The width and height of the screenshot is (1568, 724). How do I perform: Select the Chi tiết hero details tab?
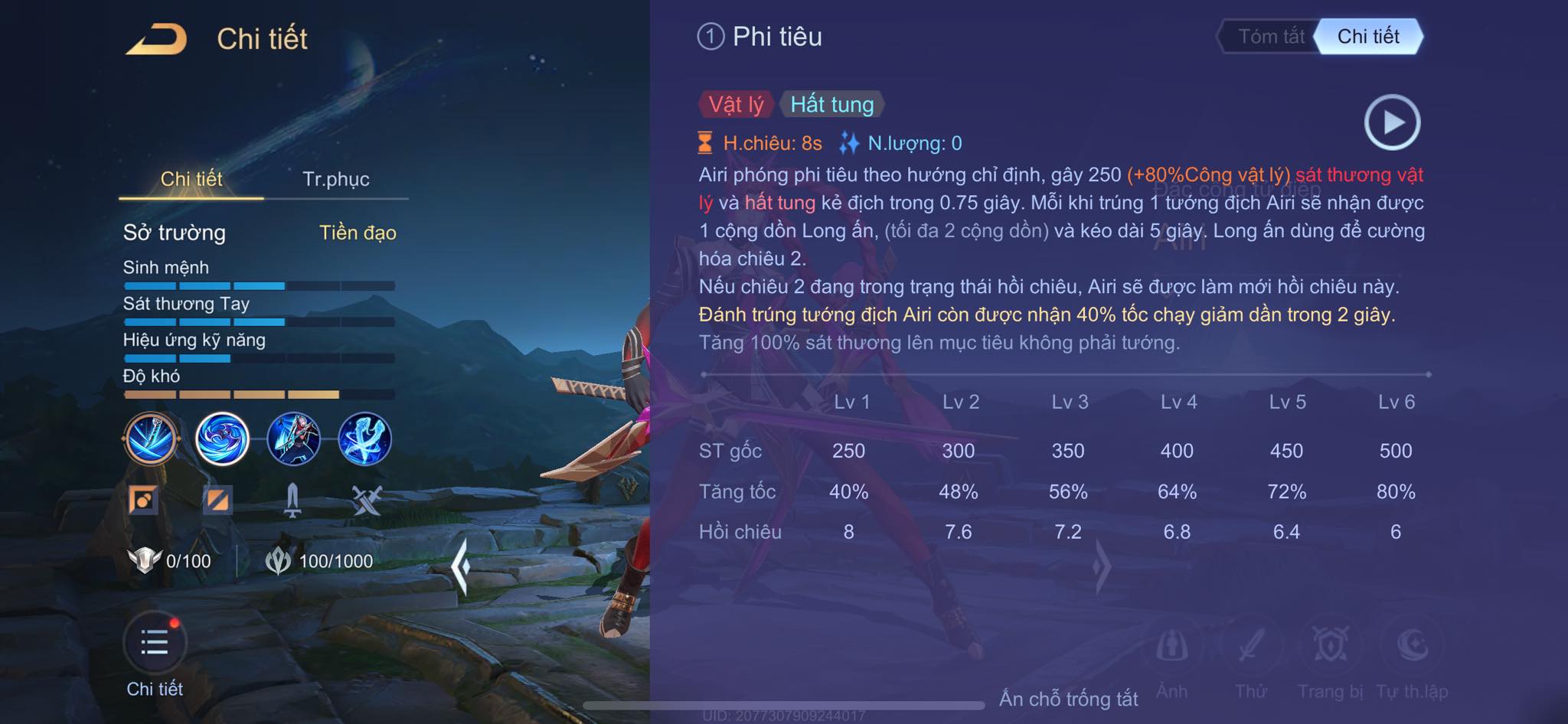pyautogui.click(x=191, y=179)
